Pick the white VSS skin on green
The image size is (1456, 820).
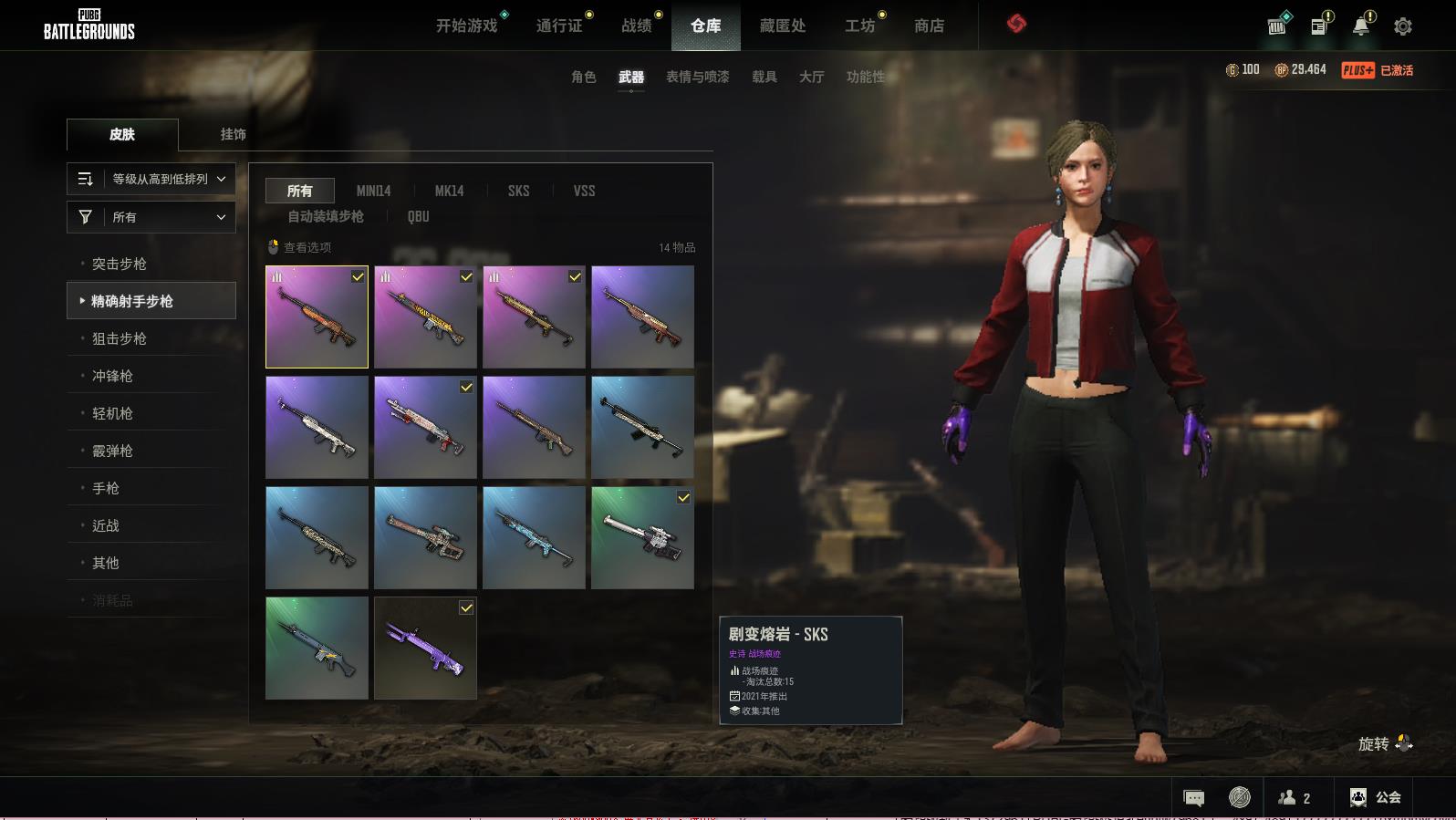click(x=642, y=537)
